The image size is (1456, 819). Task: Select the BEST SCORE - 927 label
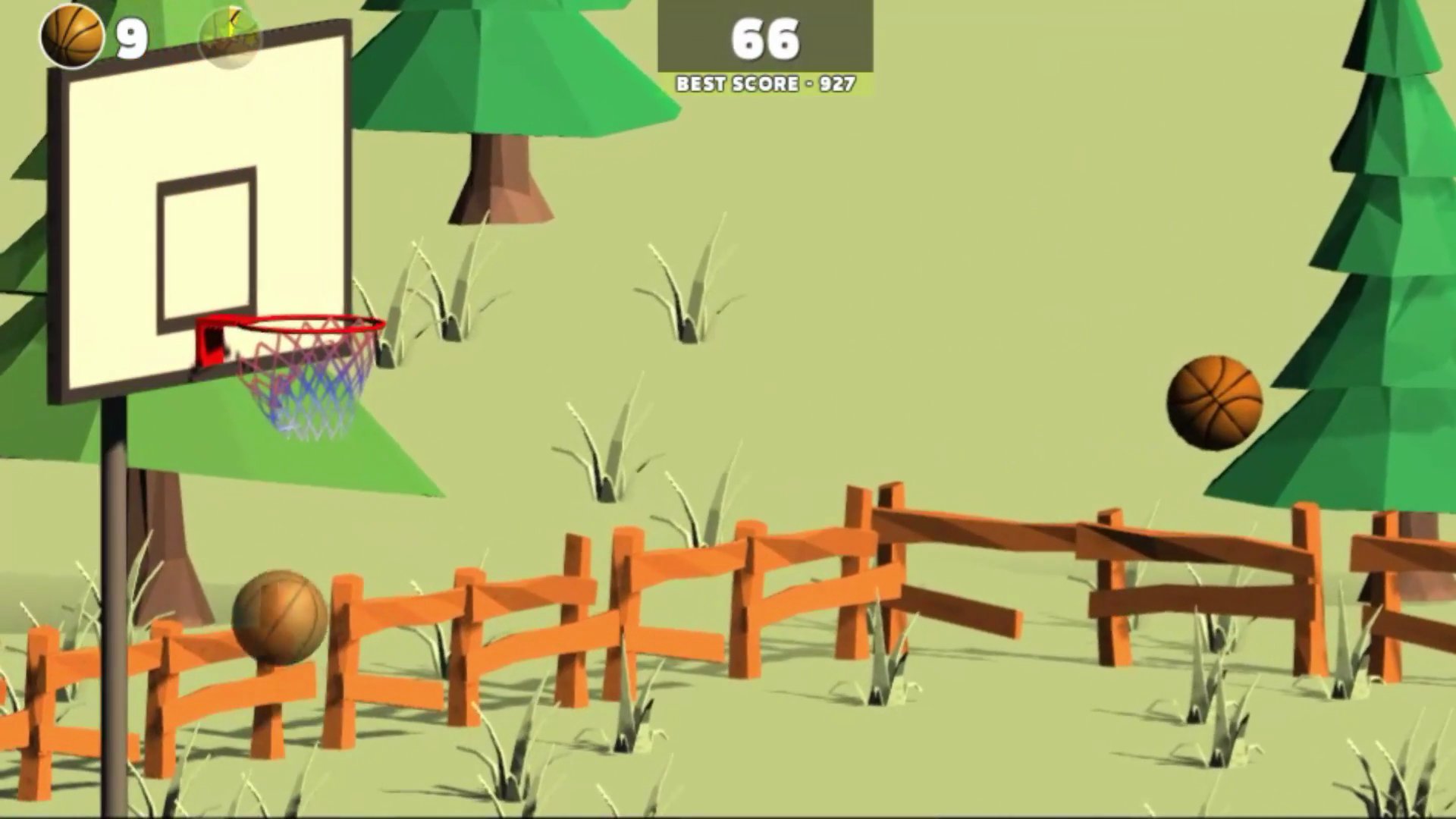[x=766, y=84]
